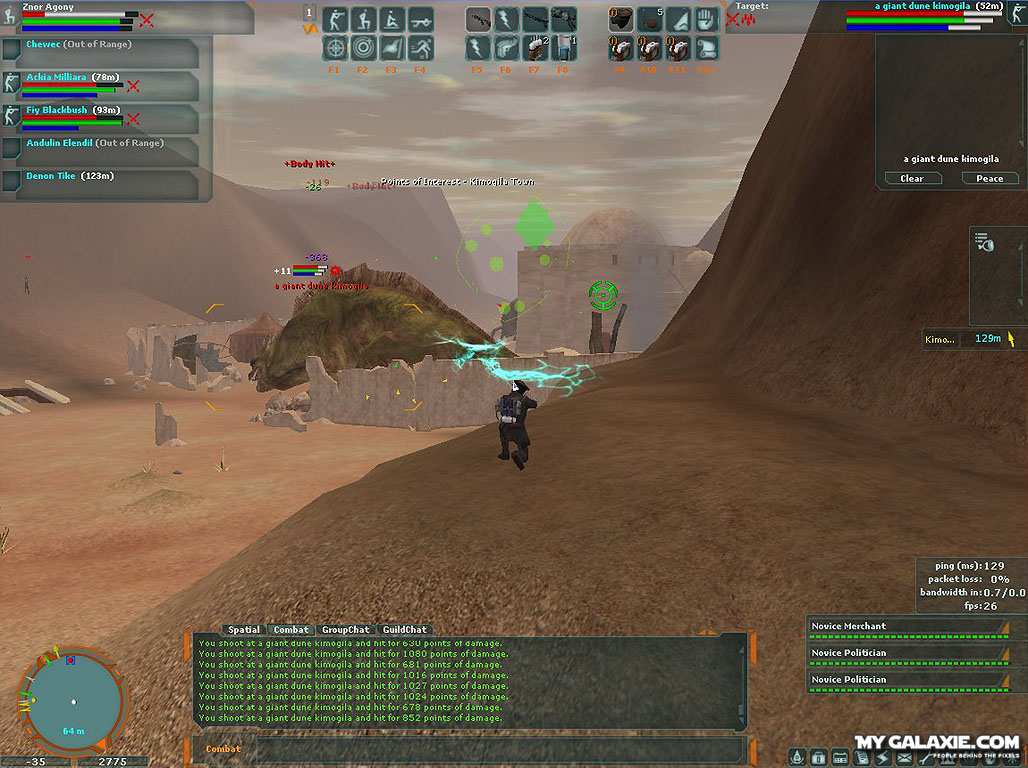Open the inventory case menu icon
The height and width of the screenshot is (768, 1028).
pyautogui.click(x=818, y=757)
